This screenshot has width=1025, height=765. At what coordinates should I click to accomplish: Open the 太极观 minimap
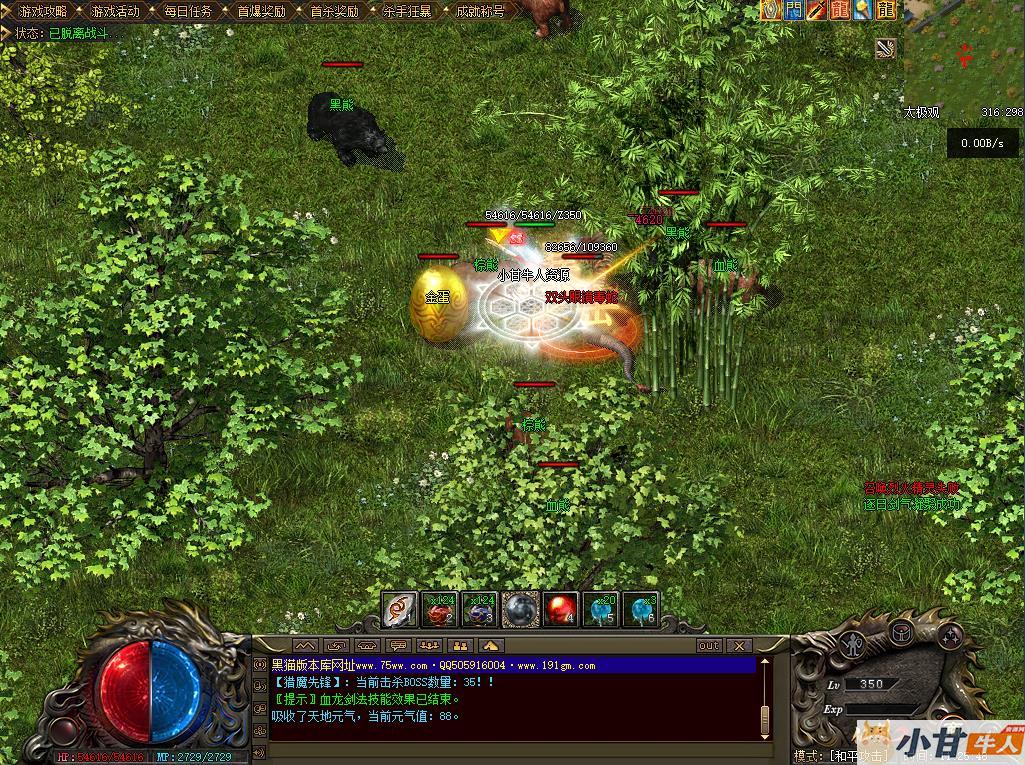tap(964, 55)
